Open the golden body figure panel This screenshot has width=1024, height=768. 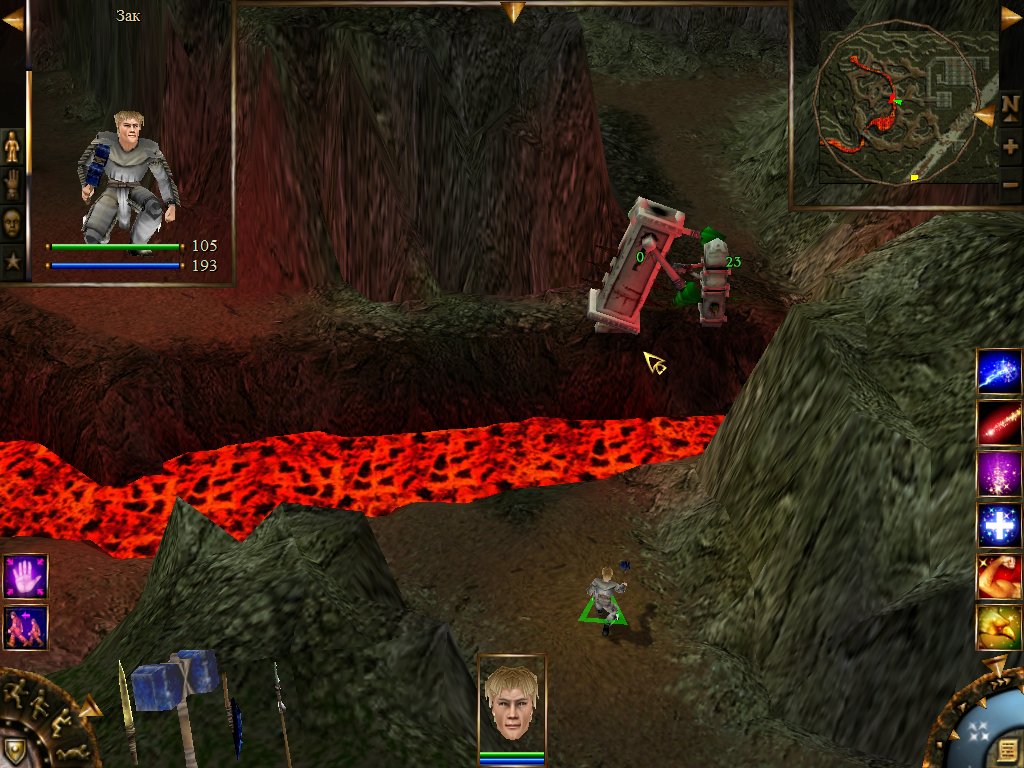[x=12, y=147]
